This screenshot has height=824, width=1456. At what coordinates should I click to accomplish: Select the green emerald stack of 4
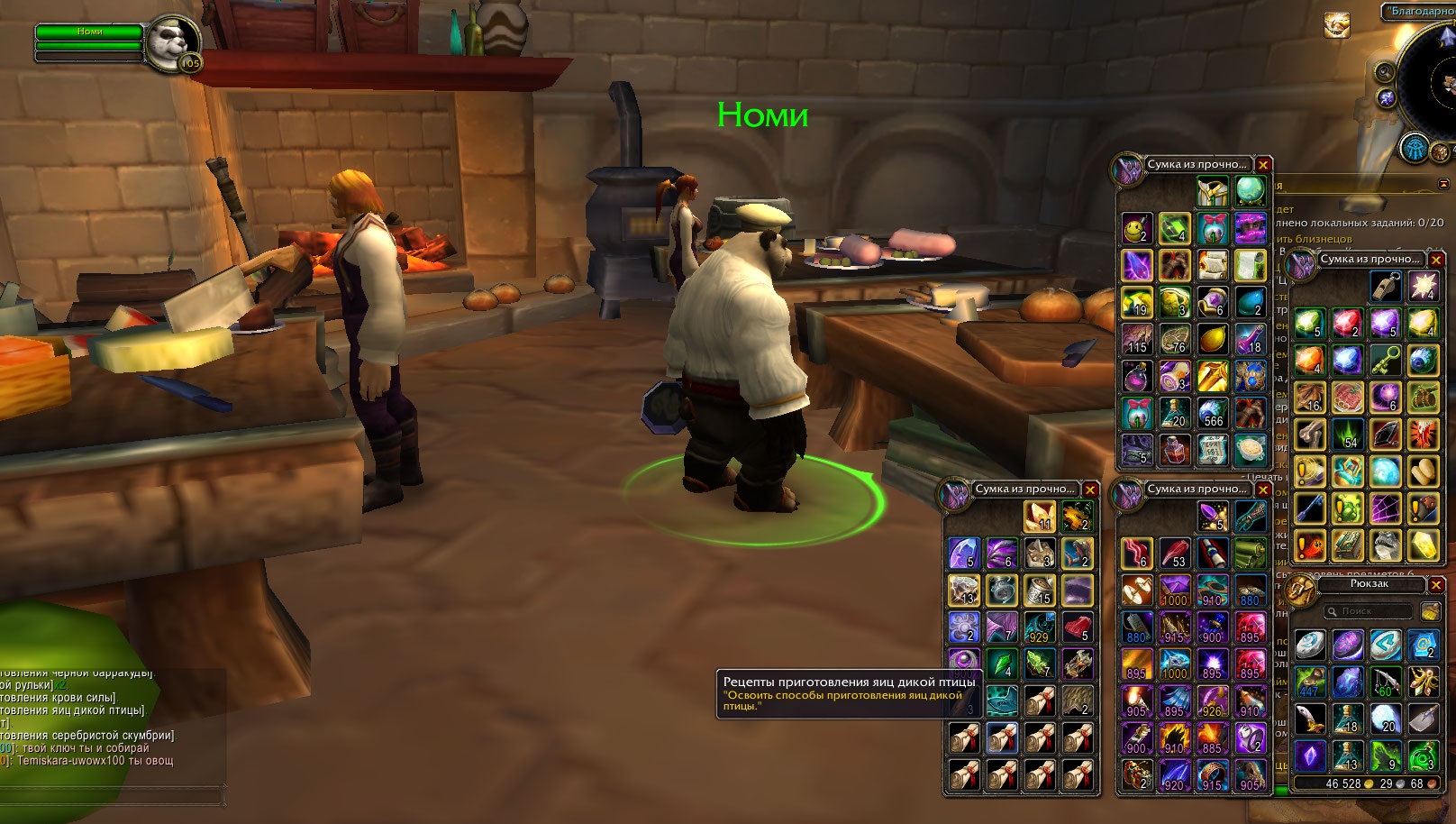coord(1002,664)
